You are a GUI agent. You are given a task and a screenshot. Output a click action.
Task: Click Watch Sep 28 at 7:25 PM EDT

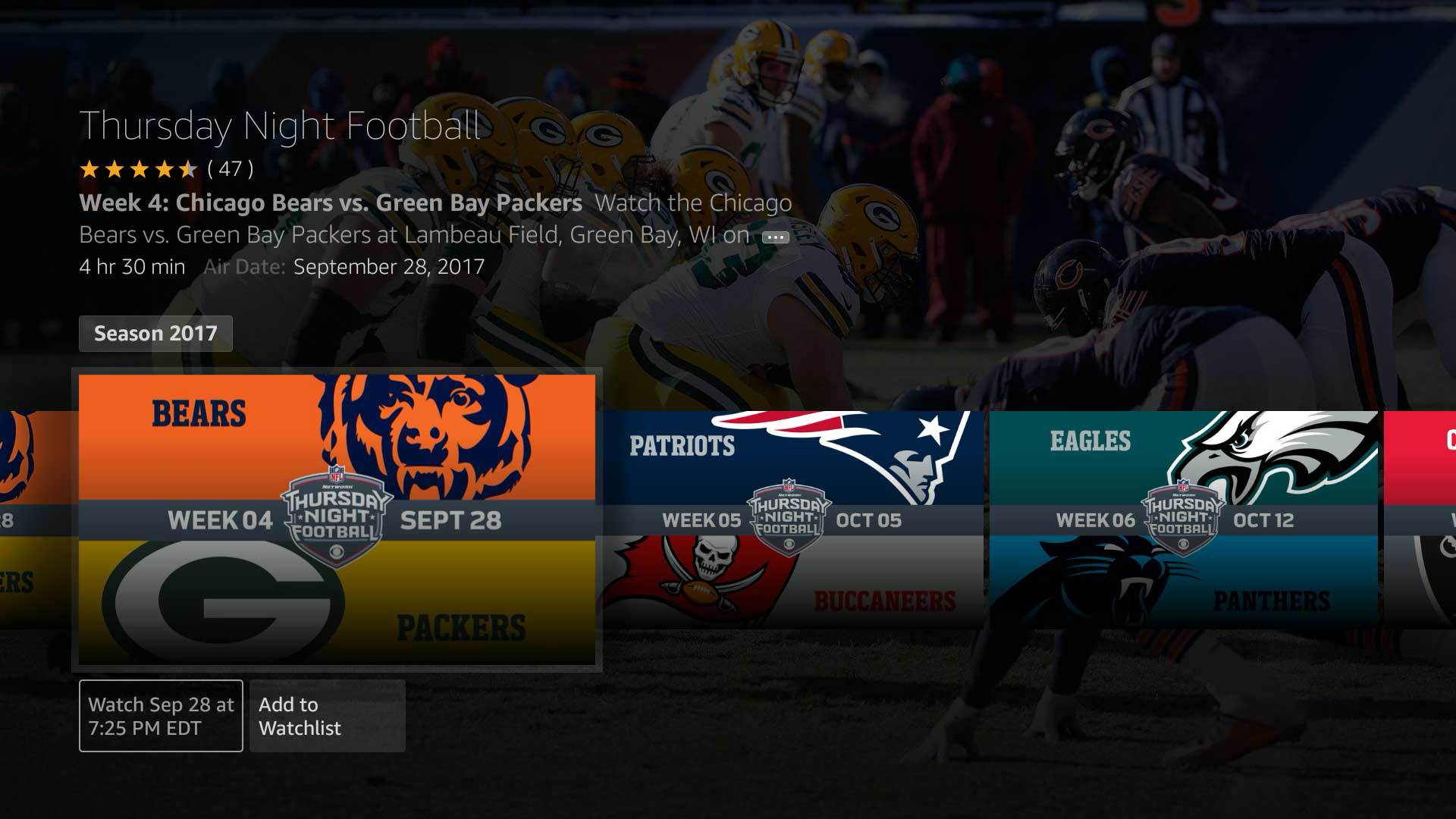160,715
